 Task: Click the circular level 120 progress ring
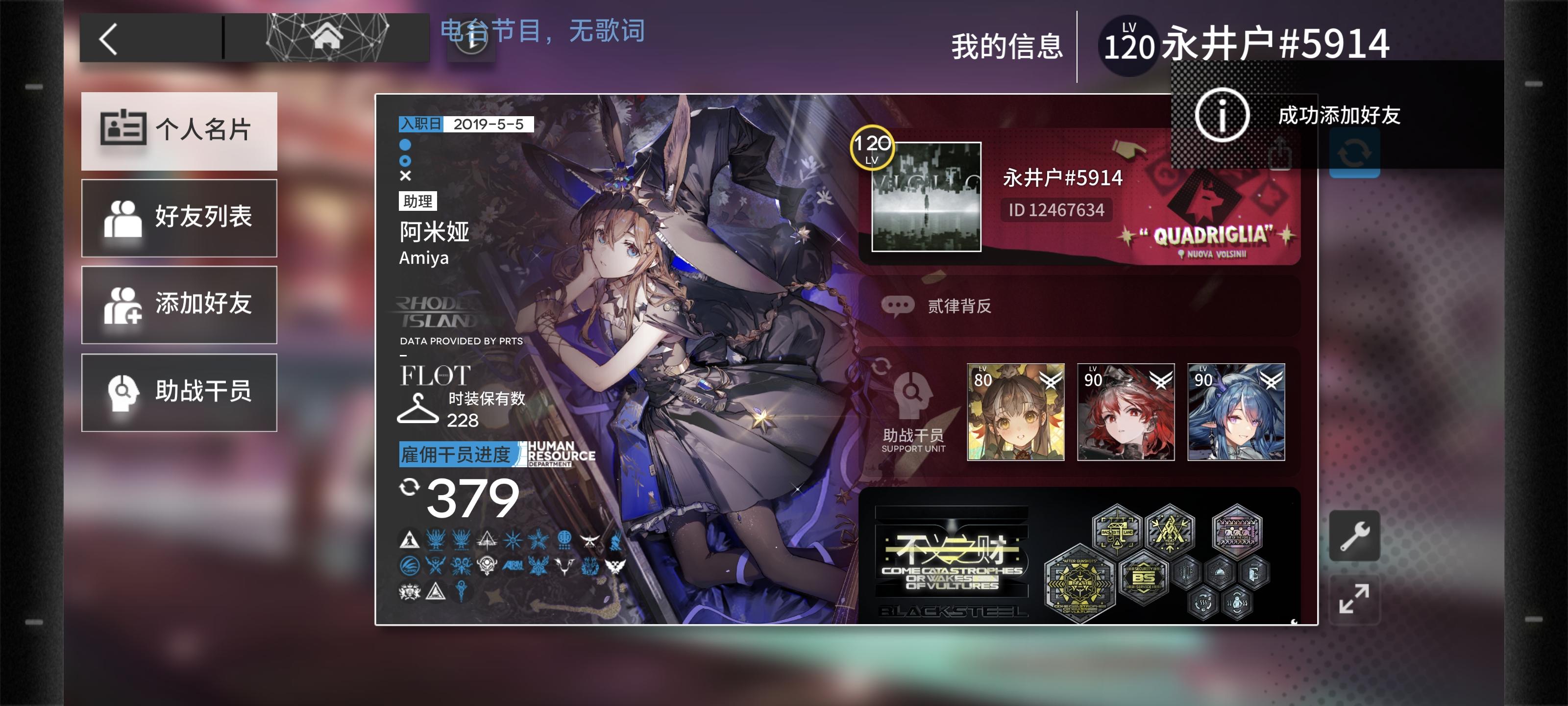tap(874, 148)
